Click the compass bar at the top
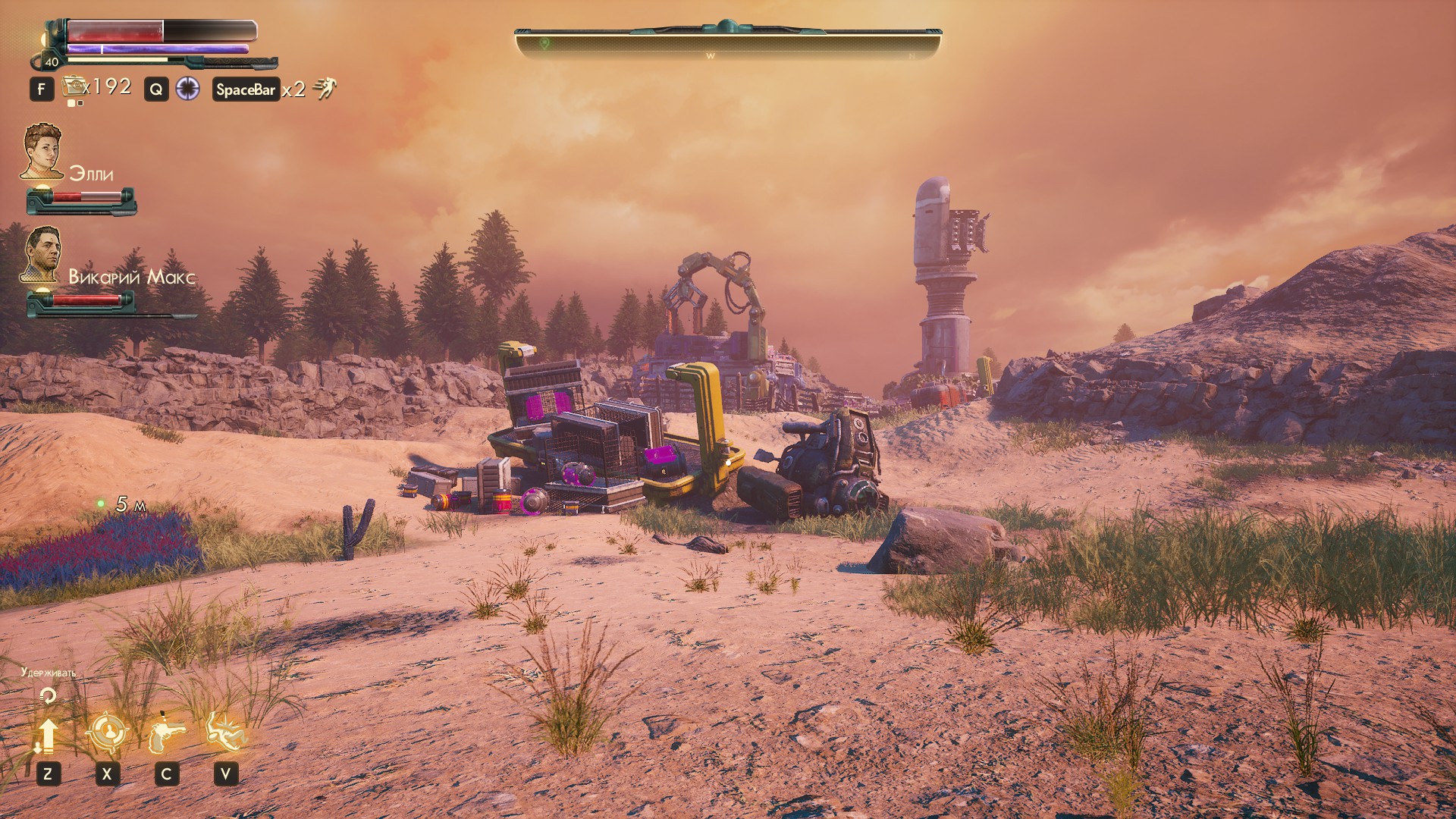Screen dimensions: 1456x819 (727, 42)
